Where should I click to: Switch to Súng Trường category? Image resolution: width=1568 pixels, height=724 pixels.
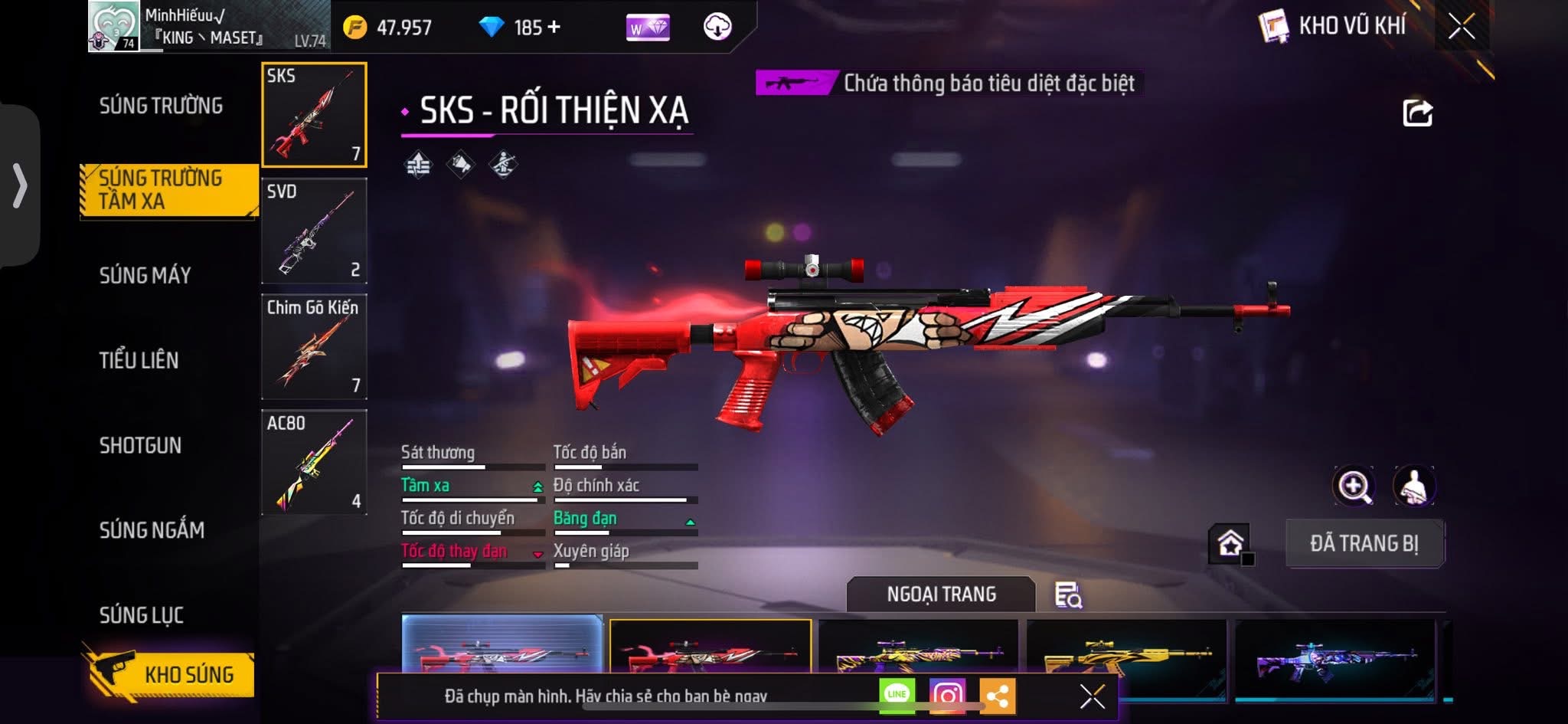point(161,106)
